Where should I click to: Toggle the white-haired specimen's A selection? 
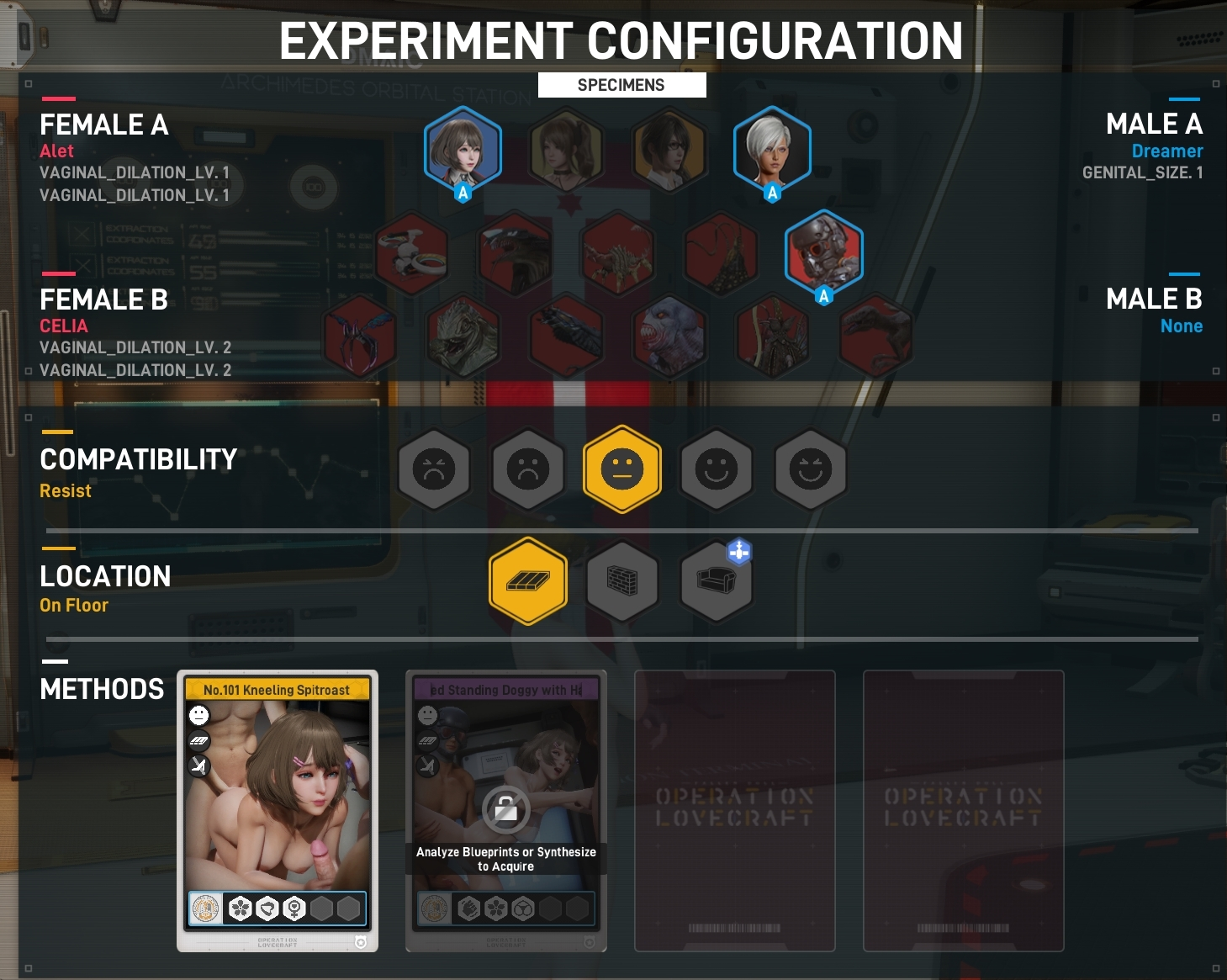[771, 148]
